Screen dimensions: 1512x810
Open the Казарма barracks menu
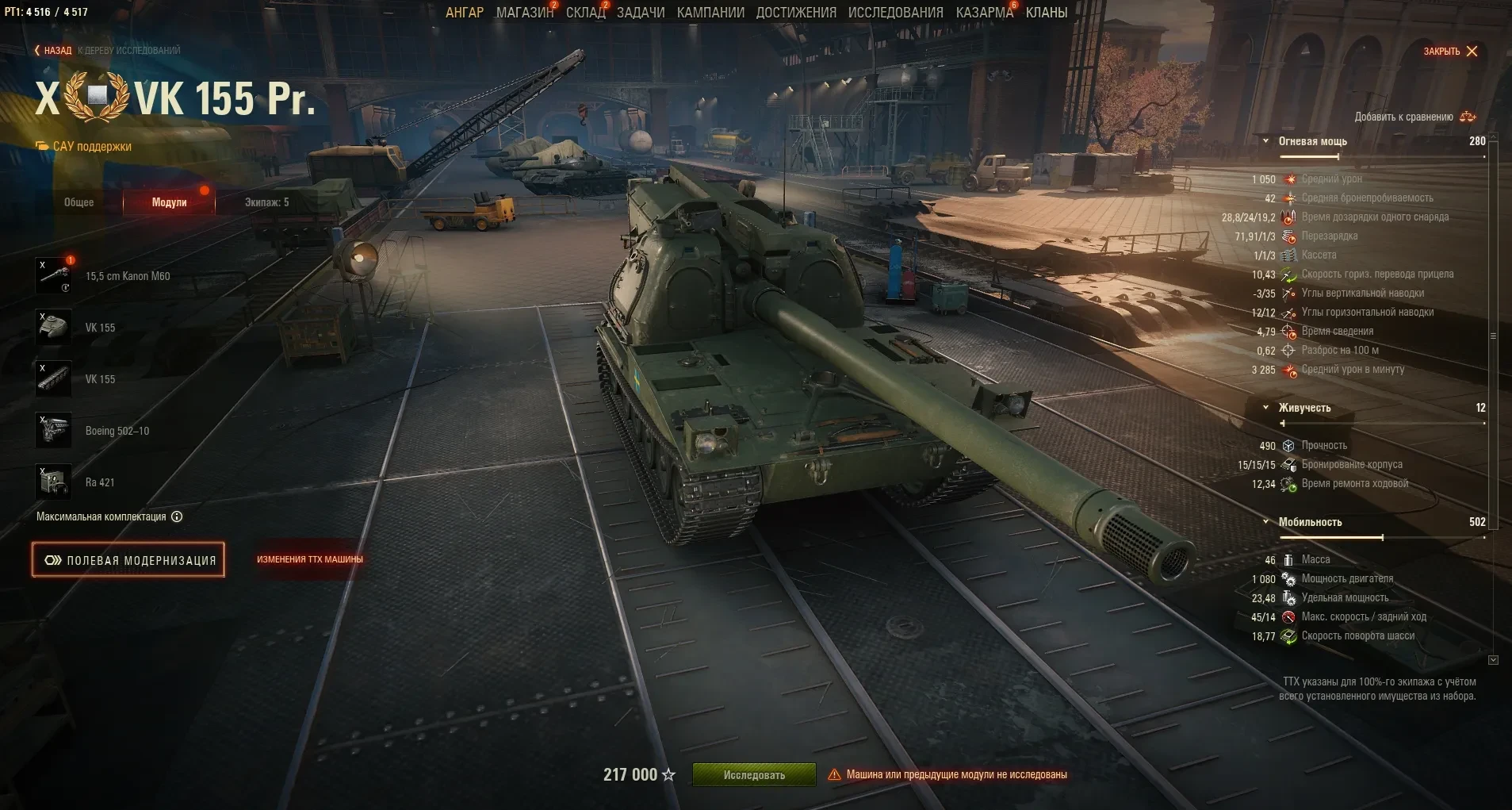[x=984, y=13]
